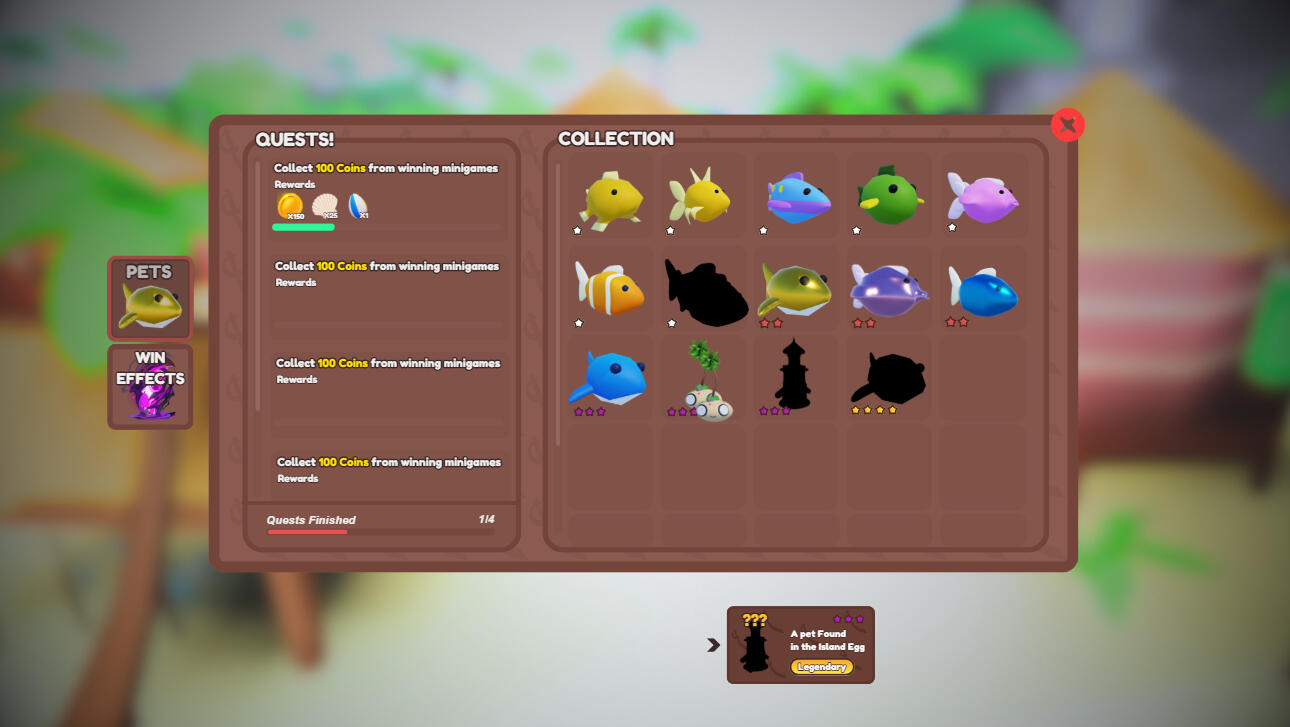The width and height of the screenshot is (1290, 727).
Task: Select the blue whale three-star pet
Action: click(609, 380)
